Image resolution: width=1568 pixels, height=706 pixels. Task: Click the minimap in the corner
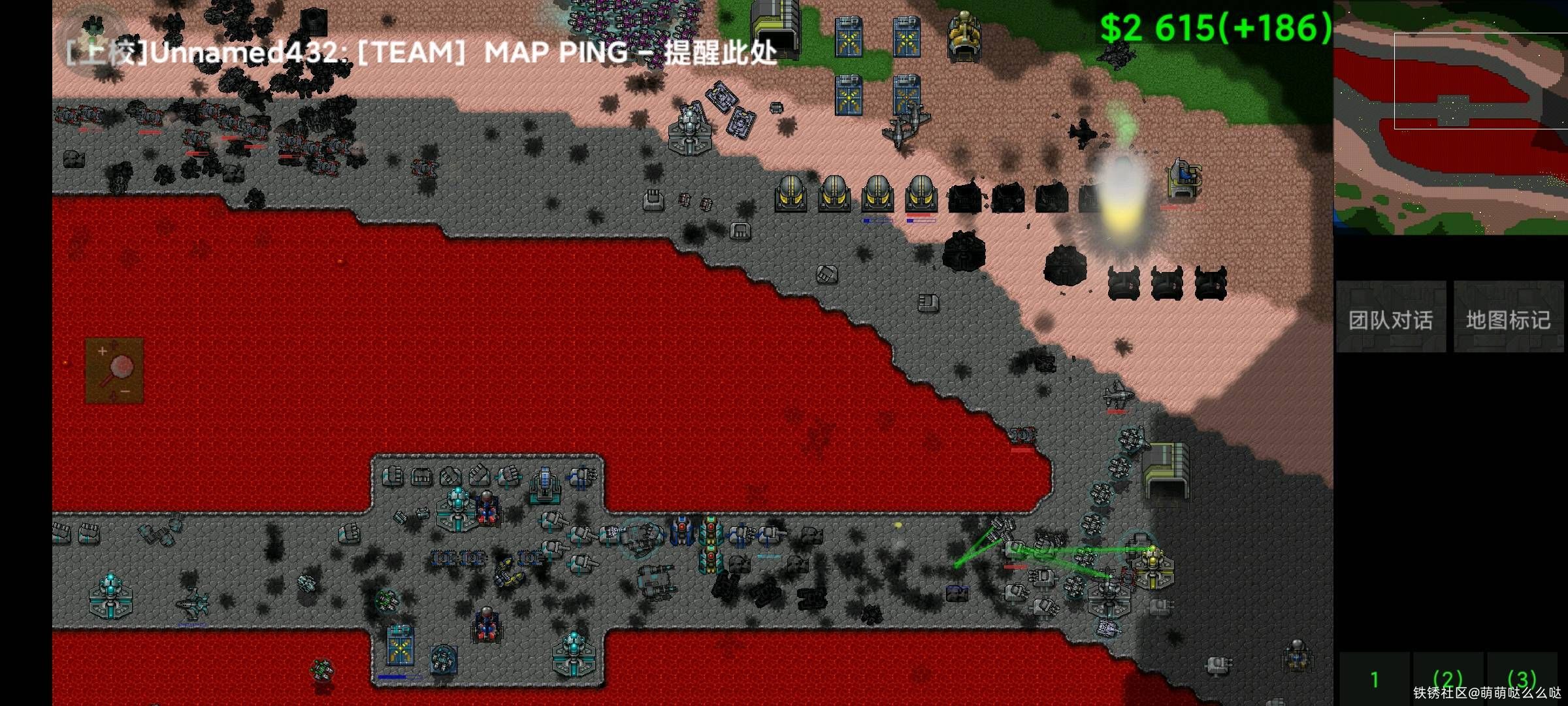click(1450, 118)
